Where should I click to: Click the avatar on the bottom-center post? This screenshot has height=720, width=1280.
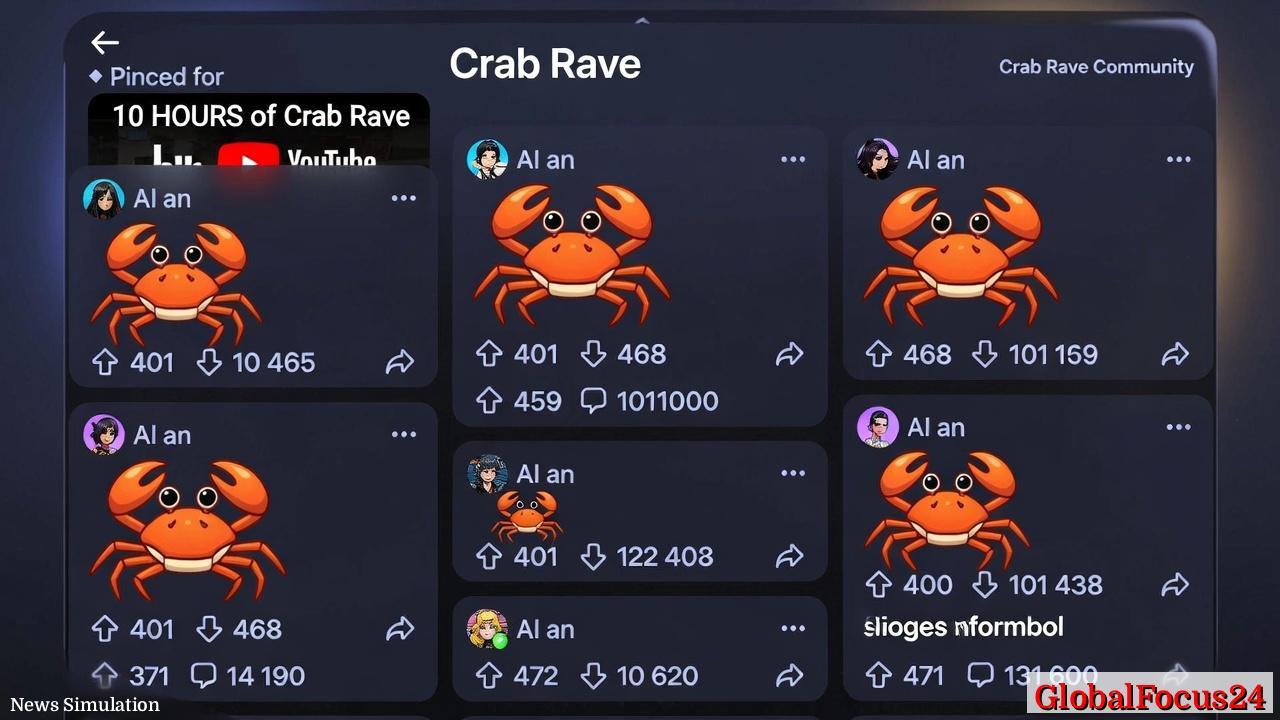coord(488,629)
